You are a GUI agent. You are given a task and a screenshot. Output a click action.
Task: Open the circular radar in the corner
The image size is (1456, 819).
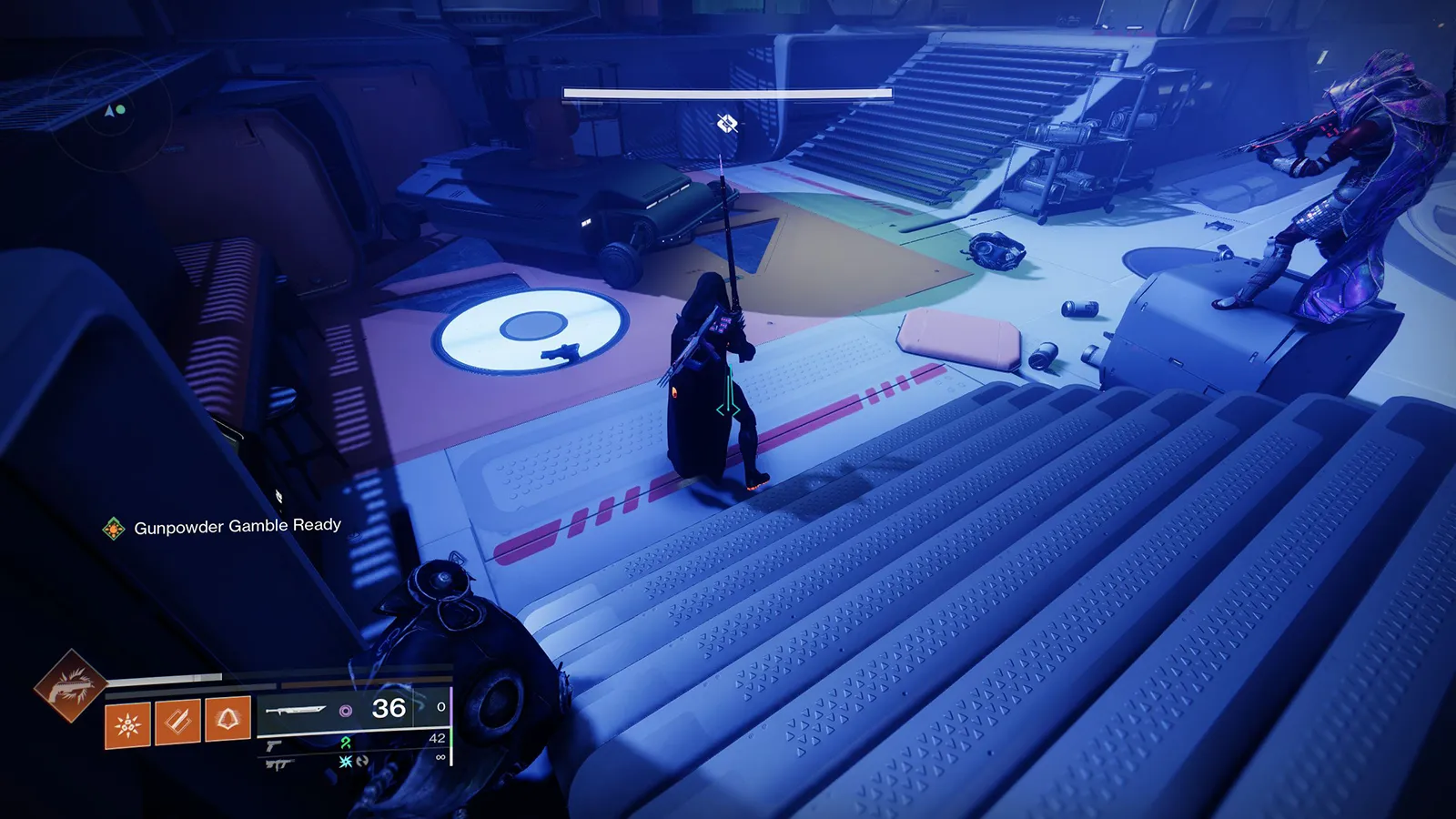pyautogui.click(x=113, y=111)
